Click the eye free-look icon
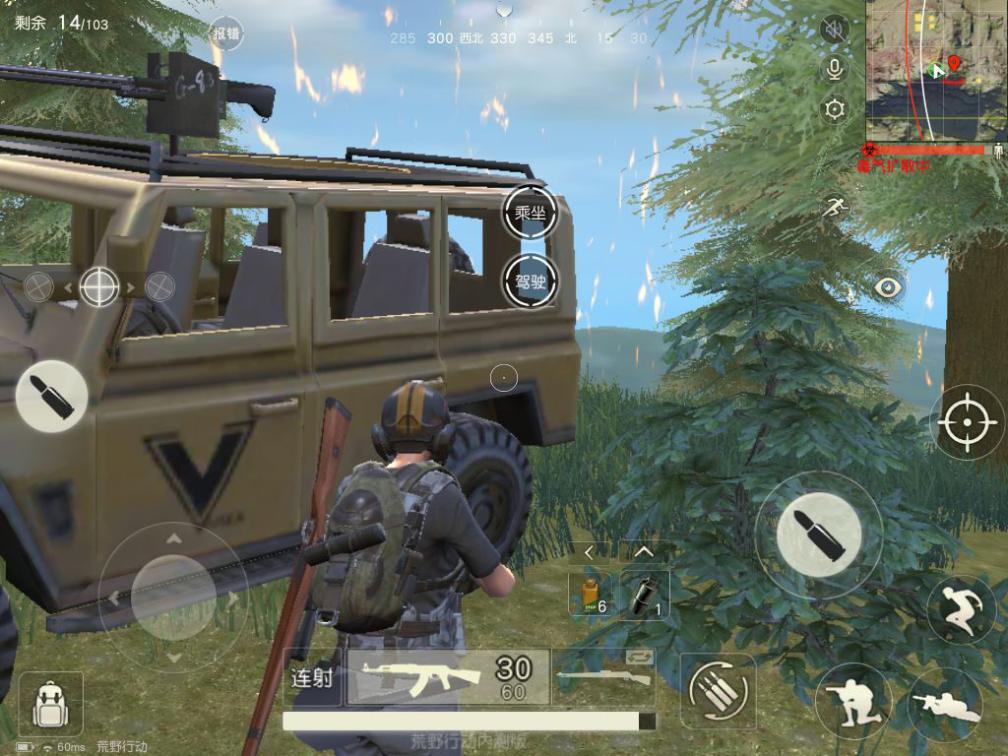Viewport: 1008px width, 756px height. [888, 288]
